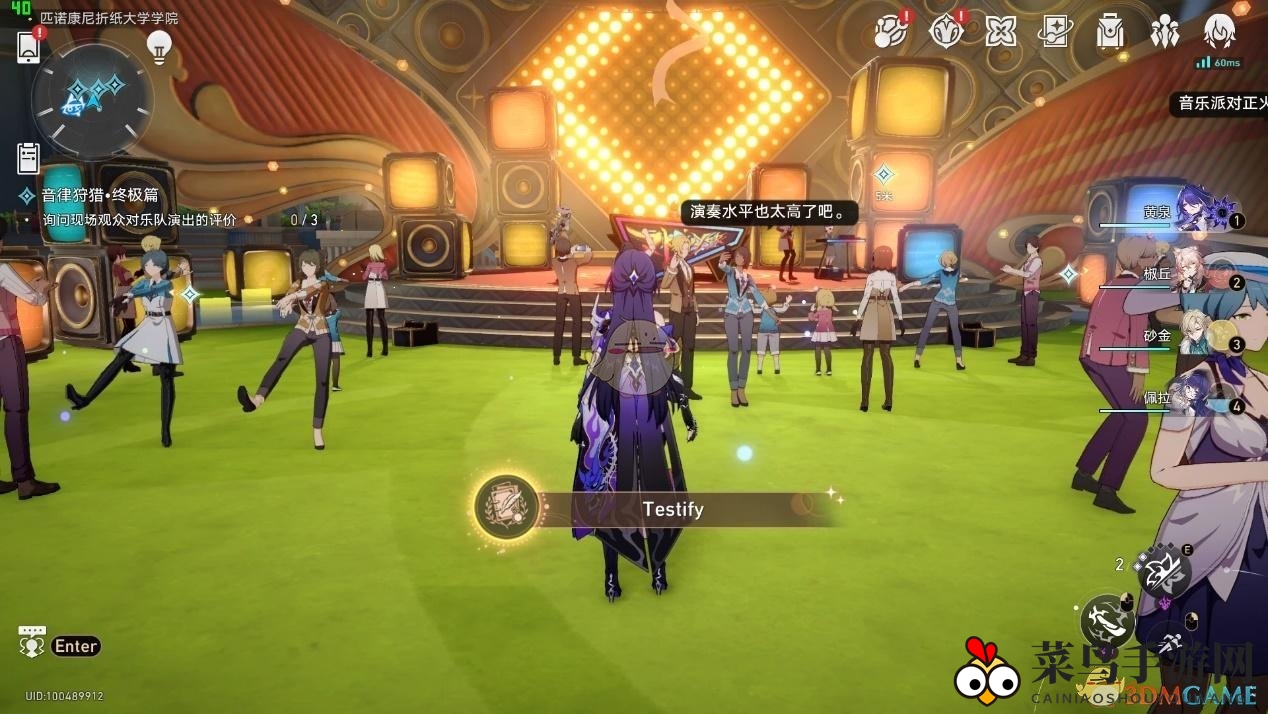Image resolution: width=1268 pixels, height=714 pixels.
Task: Click the lightbulb hint icon
Action: 159,45
